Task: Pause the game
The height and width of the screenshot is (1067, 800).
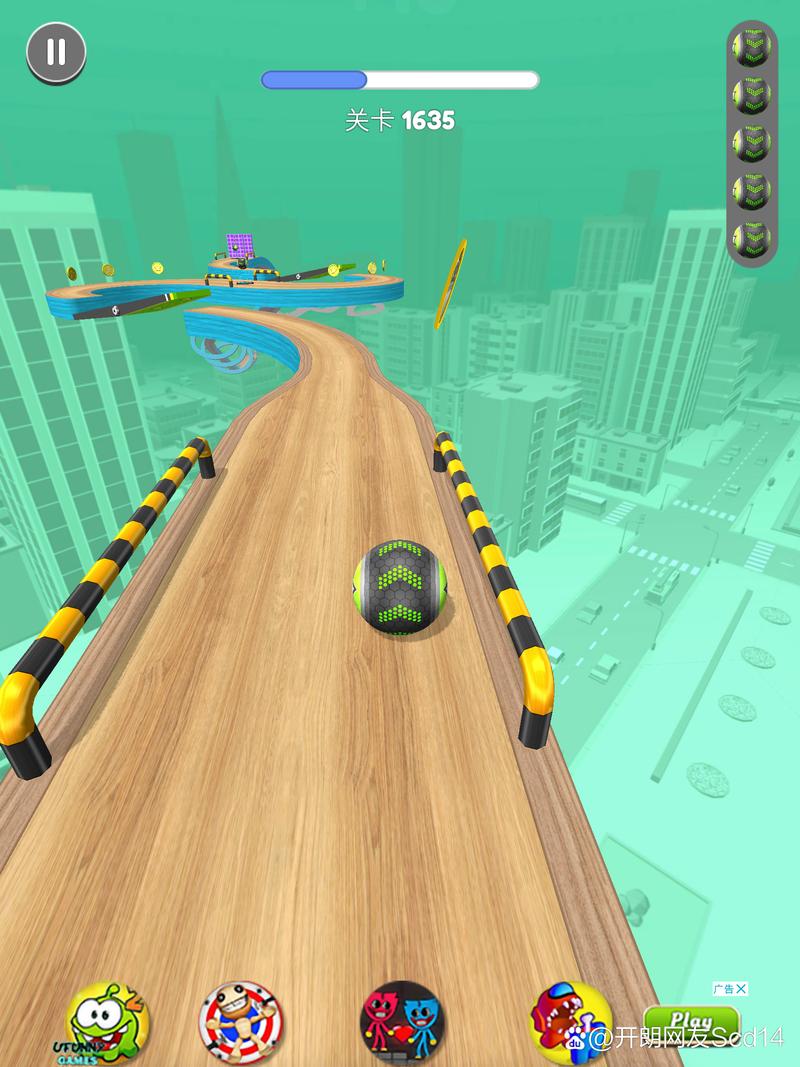Action: (56, 52)
